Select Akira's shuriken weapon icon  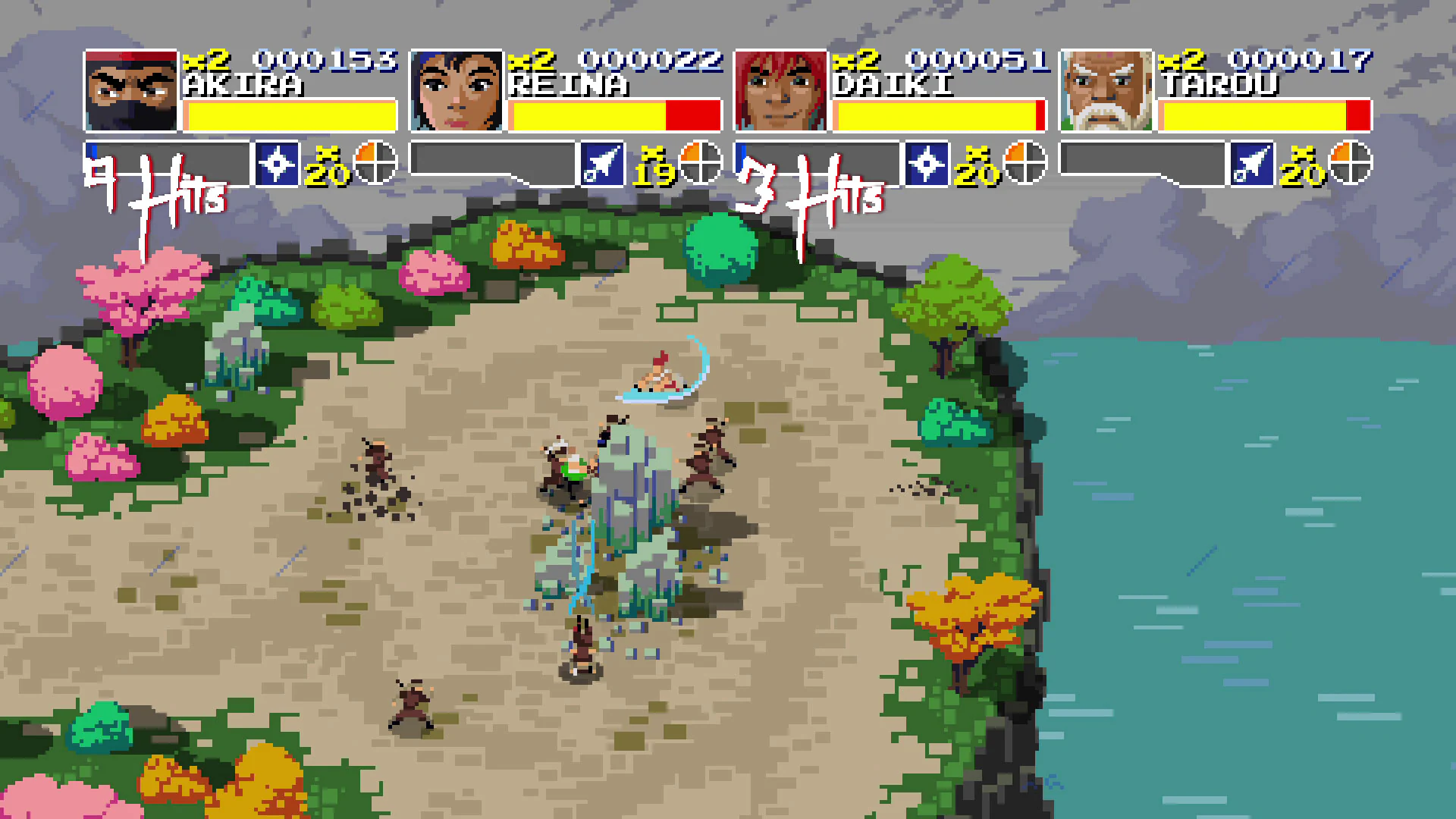pos(278,162)
